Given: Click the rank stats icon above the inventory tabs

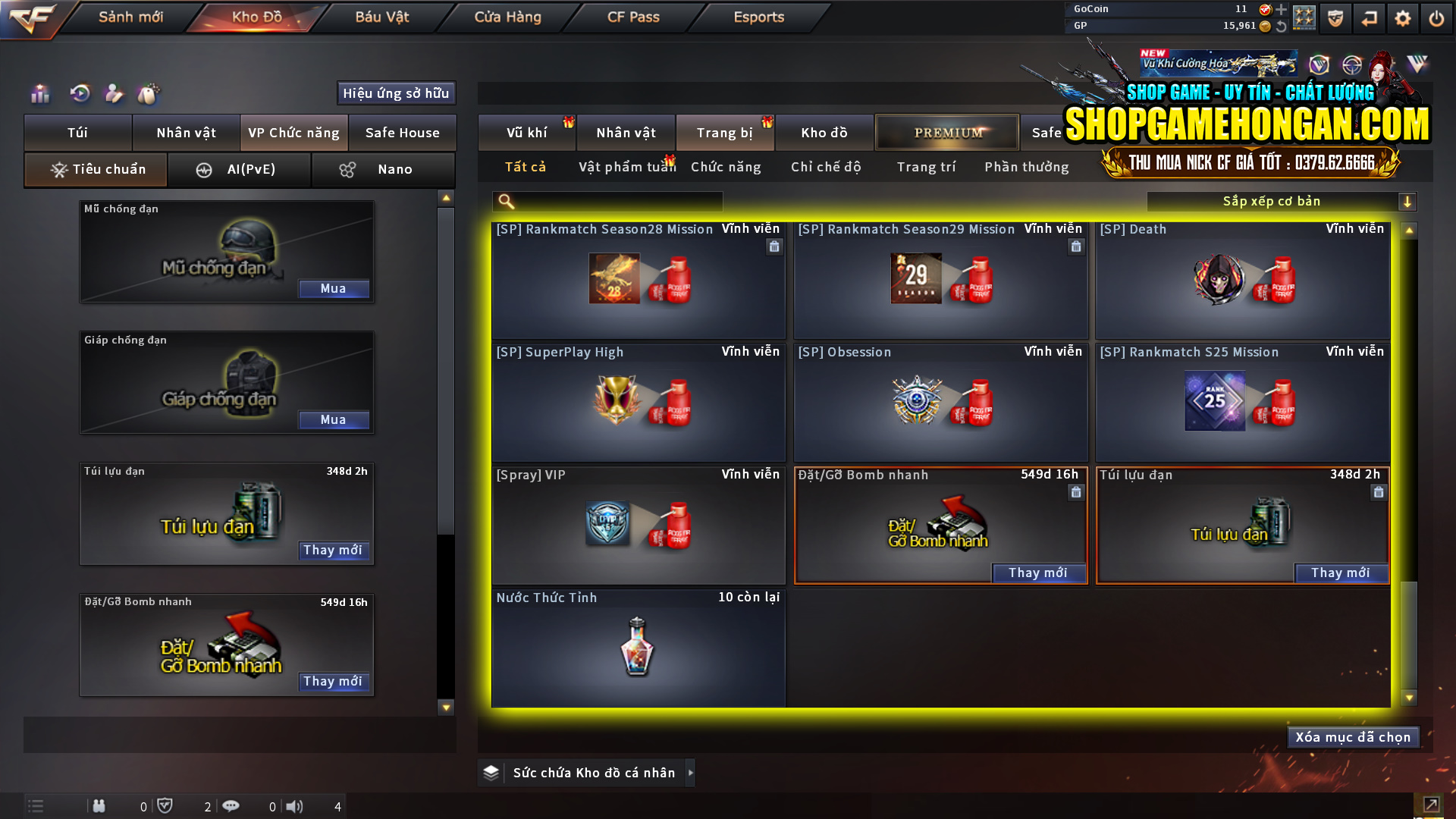Looking at the screenshot, I should [39, 93].
